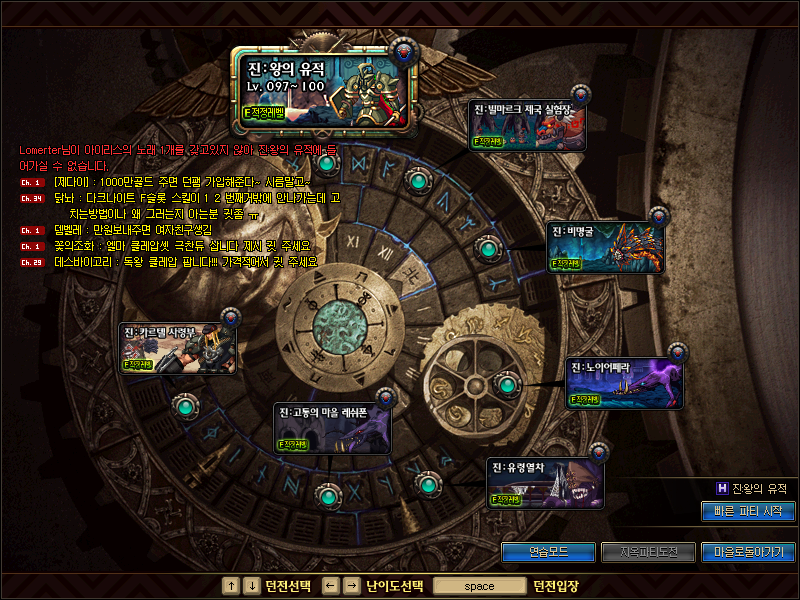
Task: Select 진: 고통의 마을 레쉬폰 dungeon
Action: pos(331,428)
